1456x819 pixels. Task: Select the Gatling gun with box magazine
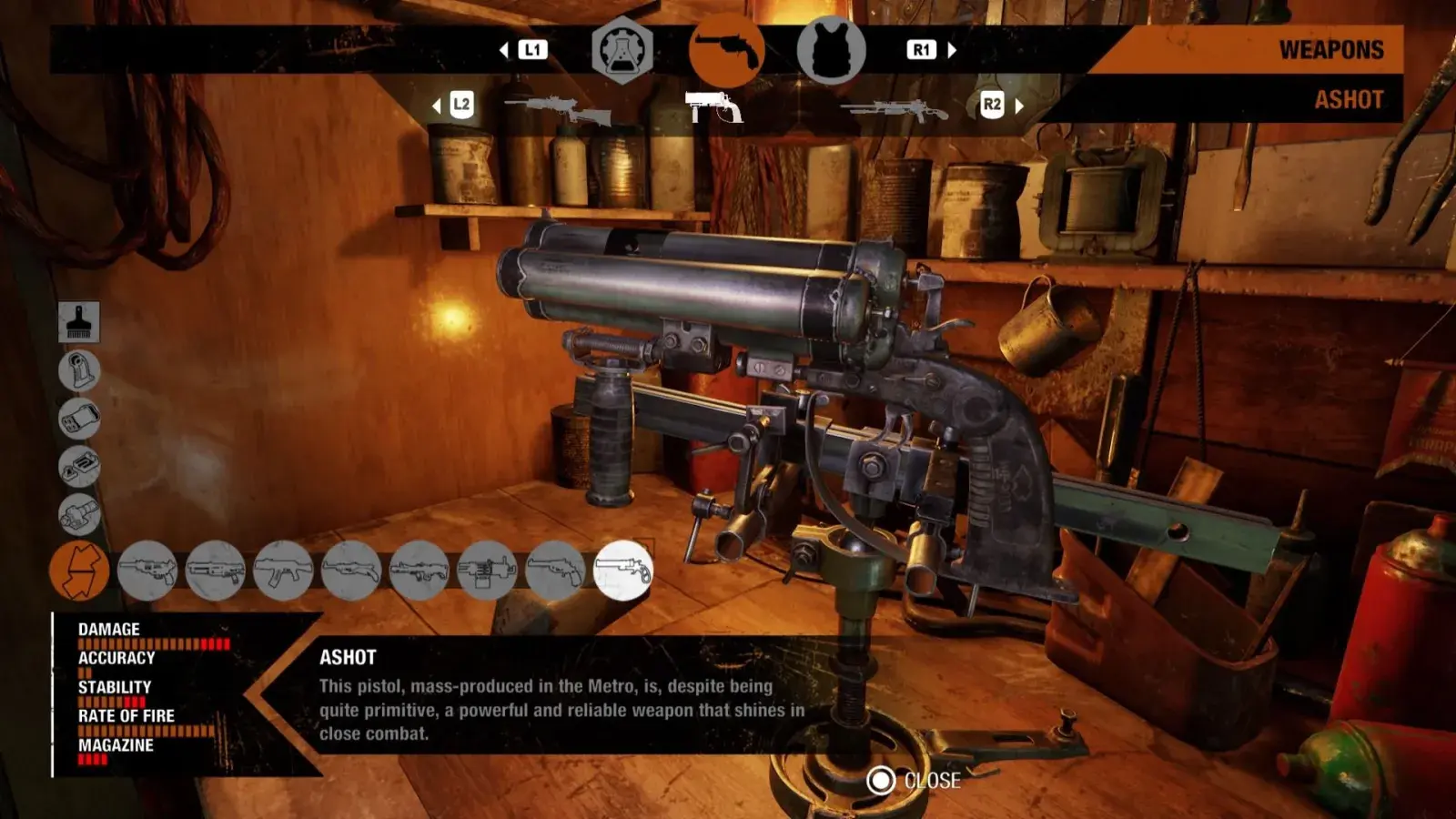(x=487, y=571)
